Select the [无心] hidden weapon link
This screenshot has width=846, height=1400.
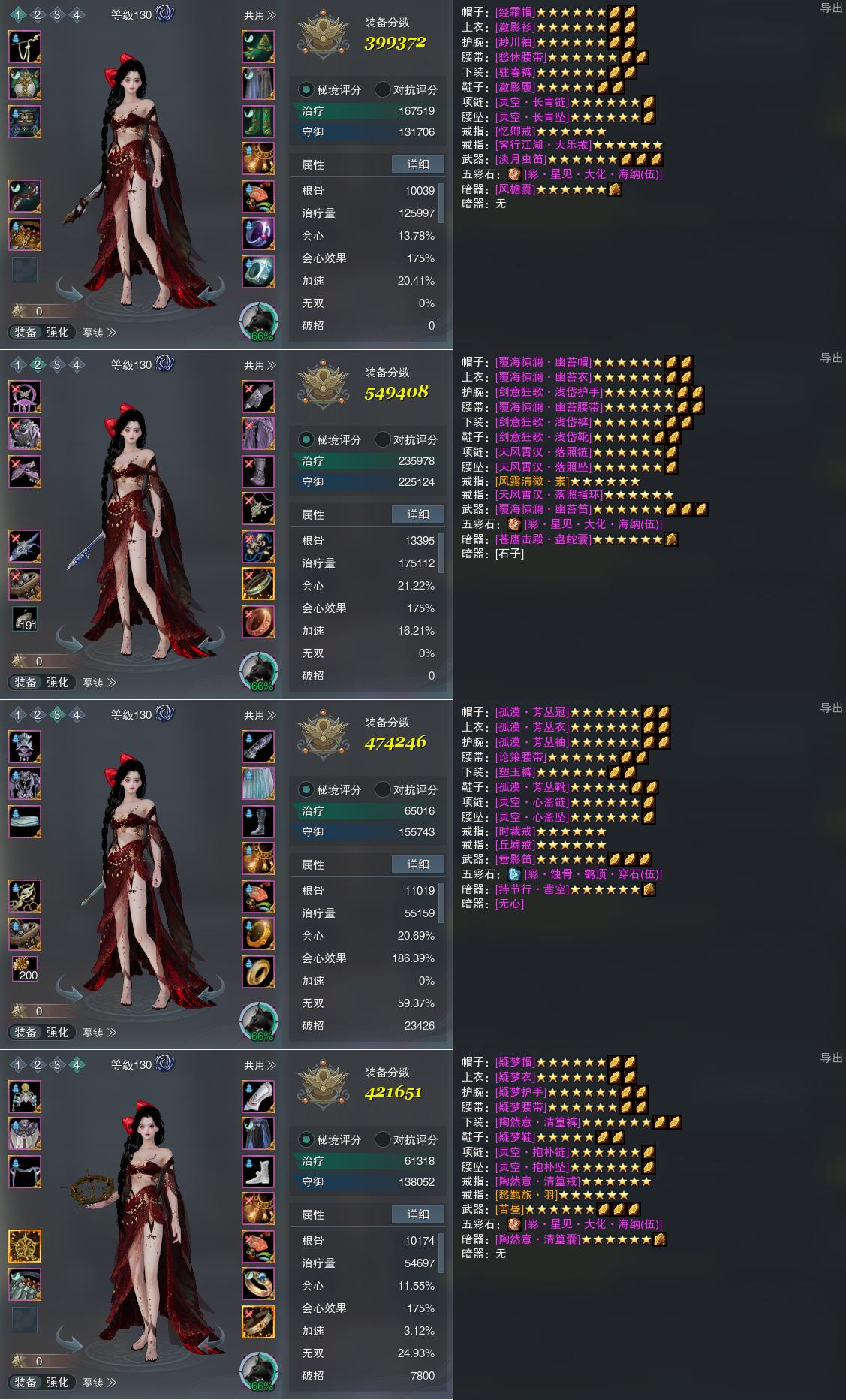click(510, 904)
